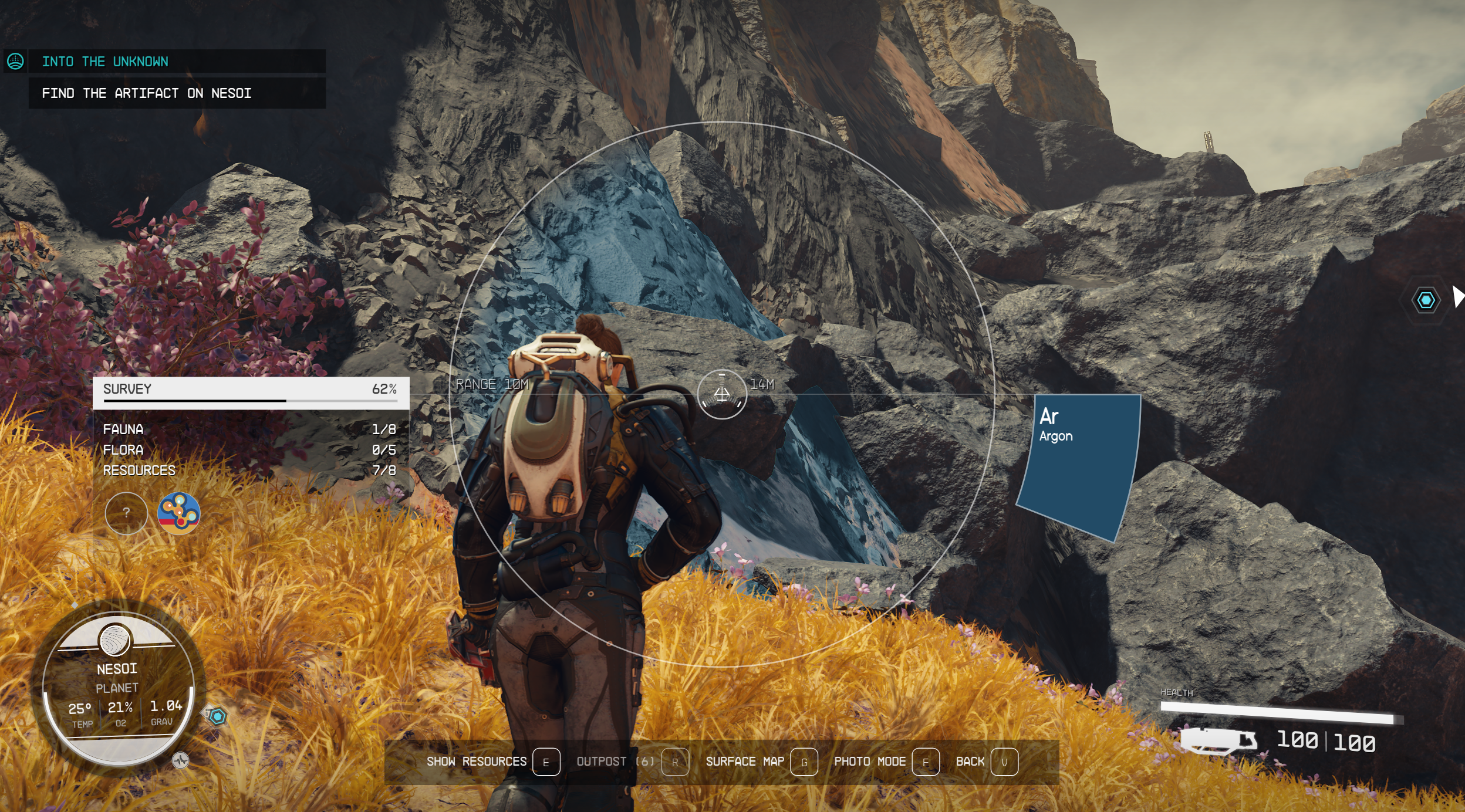
Task: Click the colorful discovered resource icon
Action: (179, 513)
